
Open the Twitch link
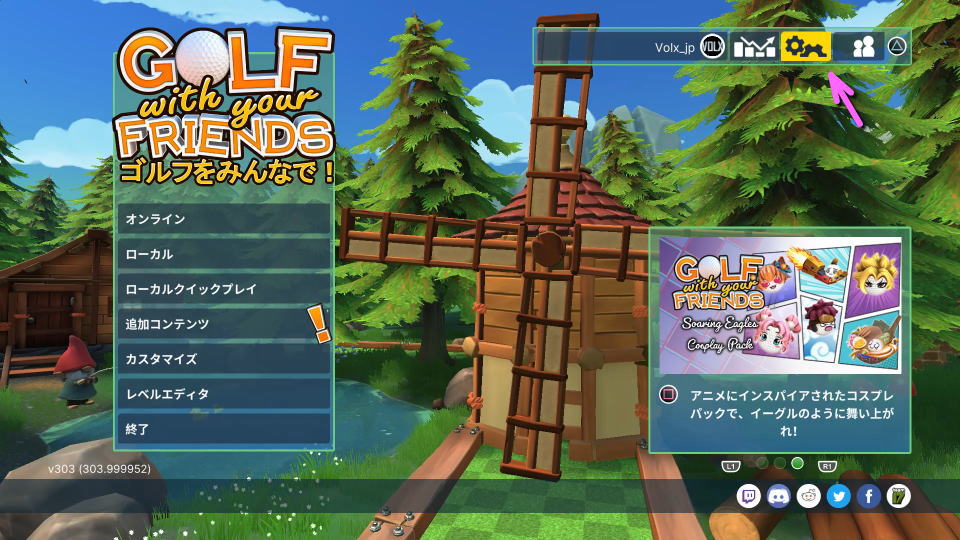pos(749,496)
